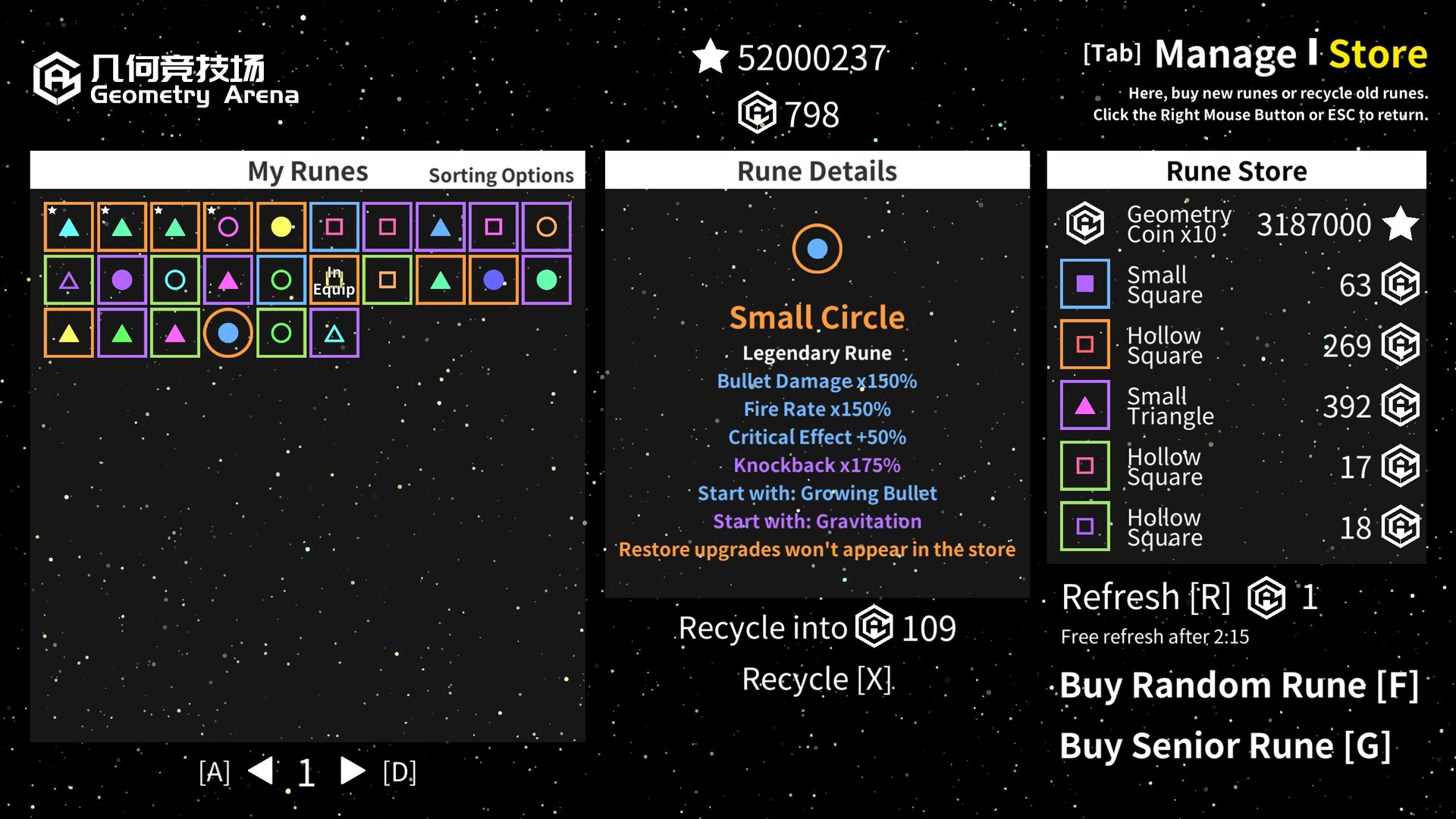
Task: Click Recycle [X] to recycle the Small Circle
Action: (817, 679)
